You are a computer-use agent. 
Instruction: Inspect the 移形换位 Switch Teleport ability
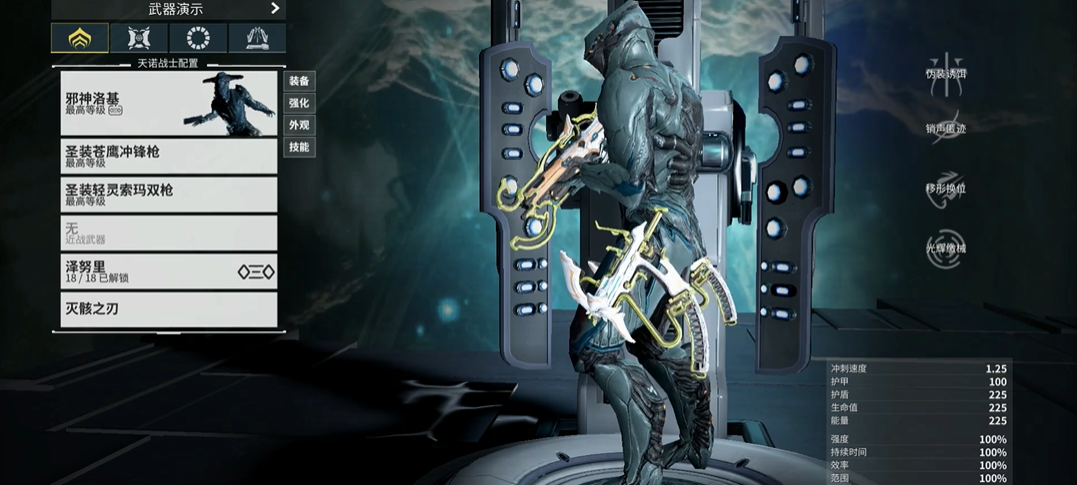pos(945,188)
